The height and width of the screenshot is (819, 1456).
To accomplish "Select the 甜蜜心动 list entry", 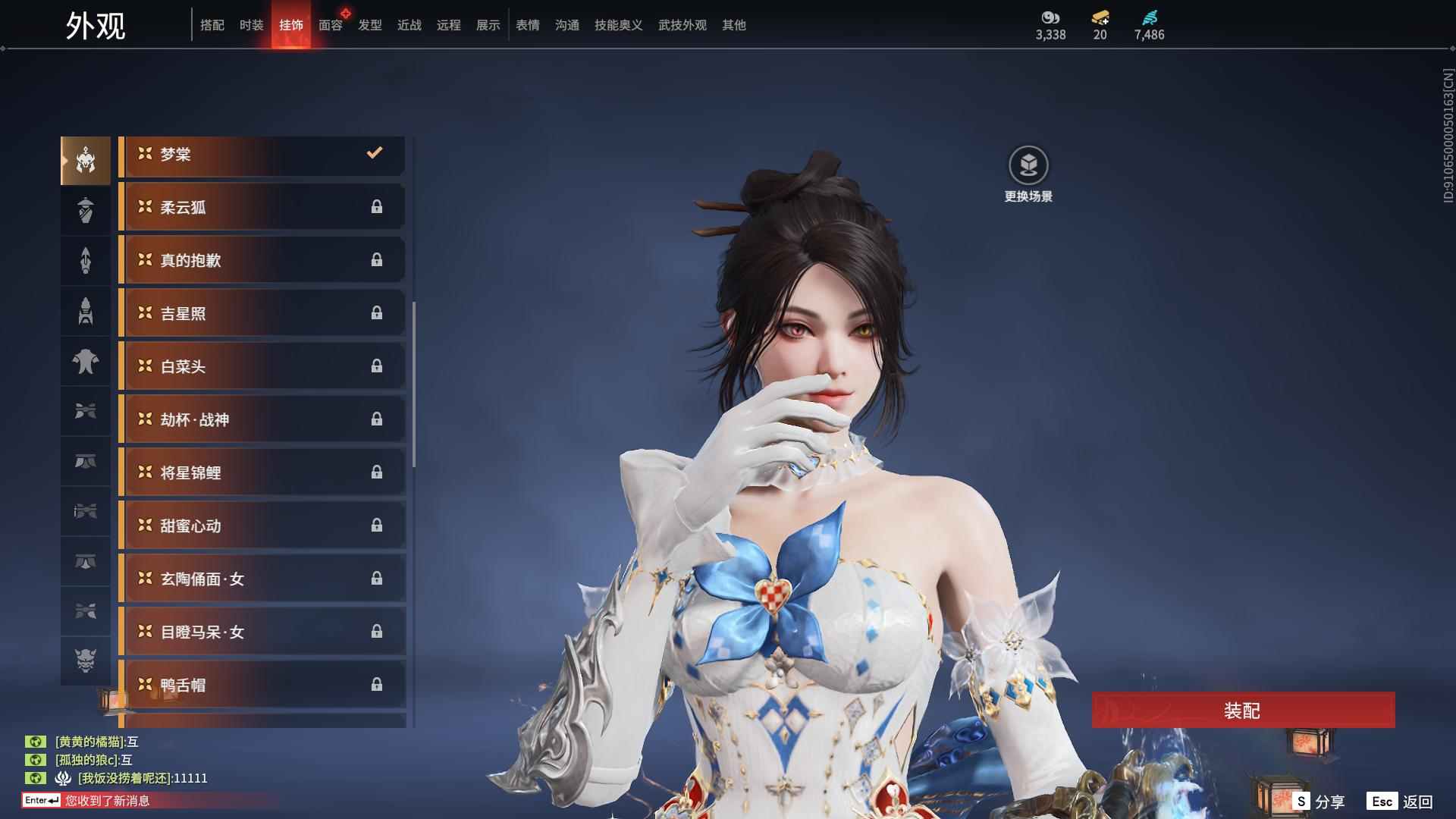I will coord(262,526).
